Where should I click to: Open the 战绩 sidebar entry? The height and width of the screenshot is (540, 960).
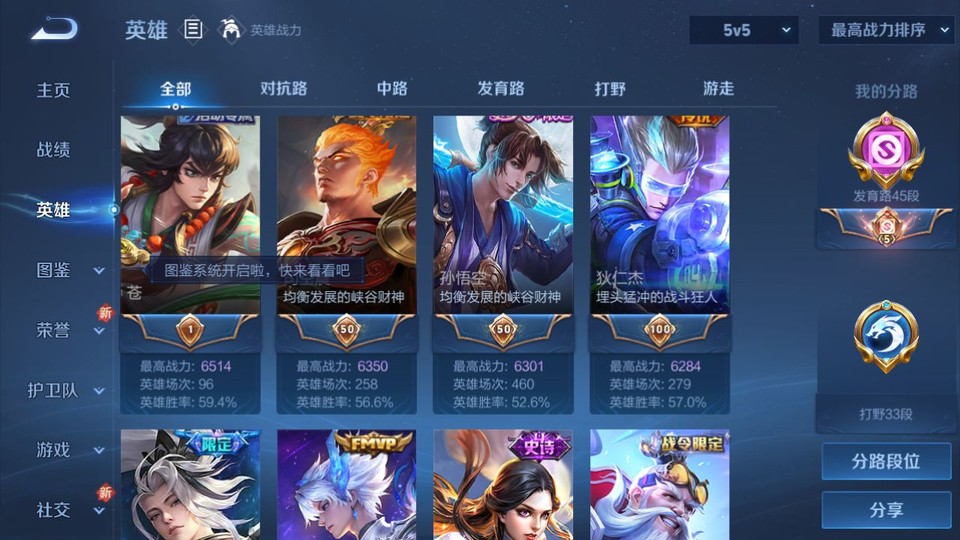click(x=54, y=150)
